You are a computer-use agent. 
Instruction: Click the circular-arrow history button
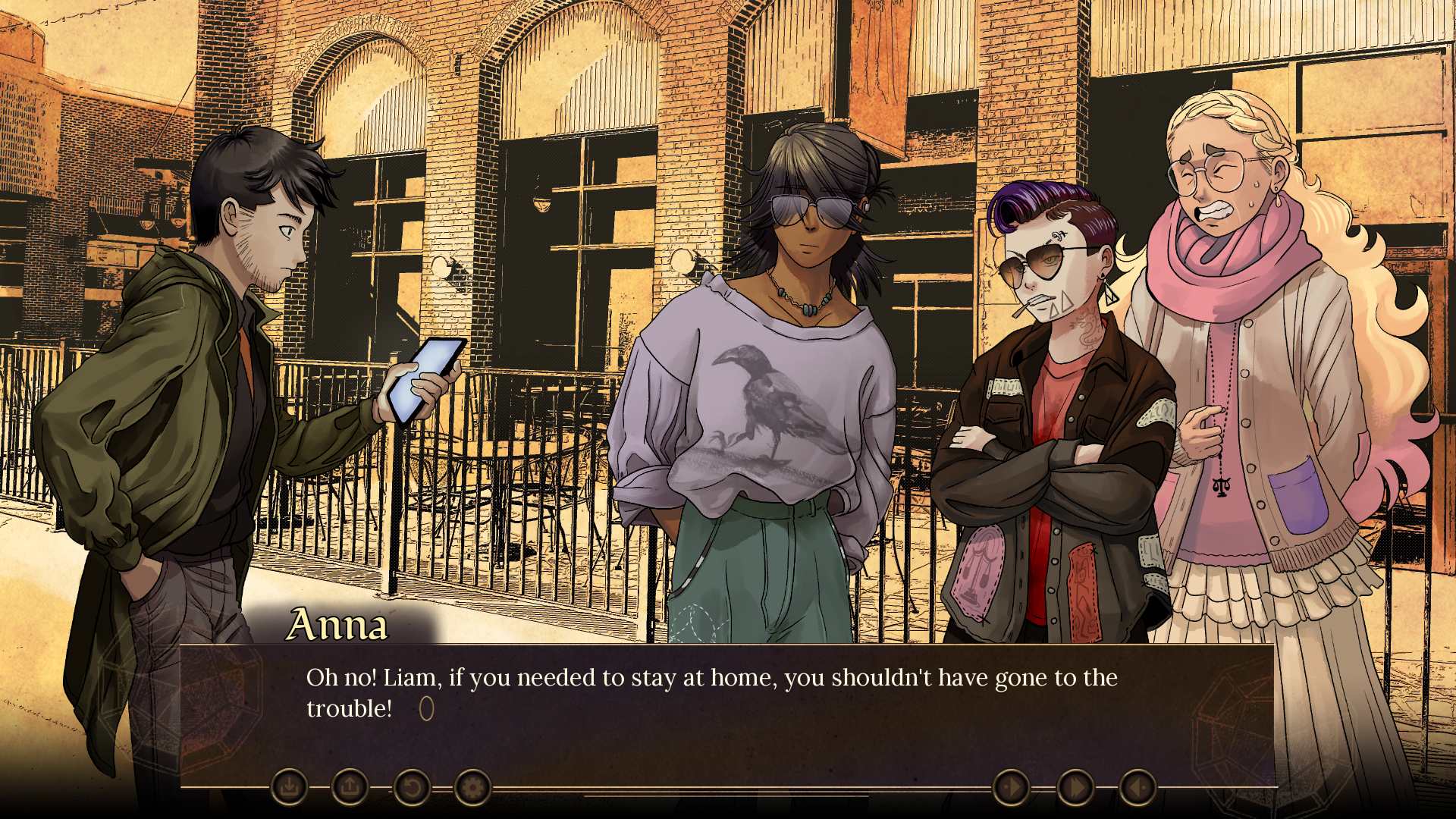pyautogui.click(x=411, y=788)
